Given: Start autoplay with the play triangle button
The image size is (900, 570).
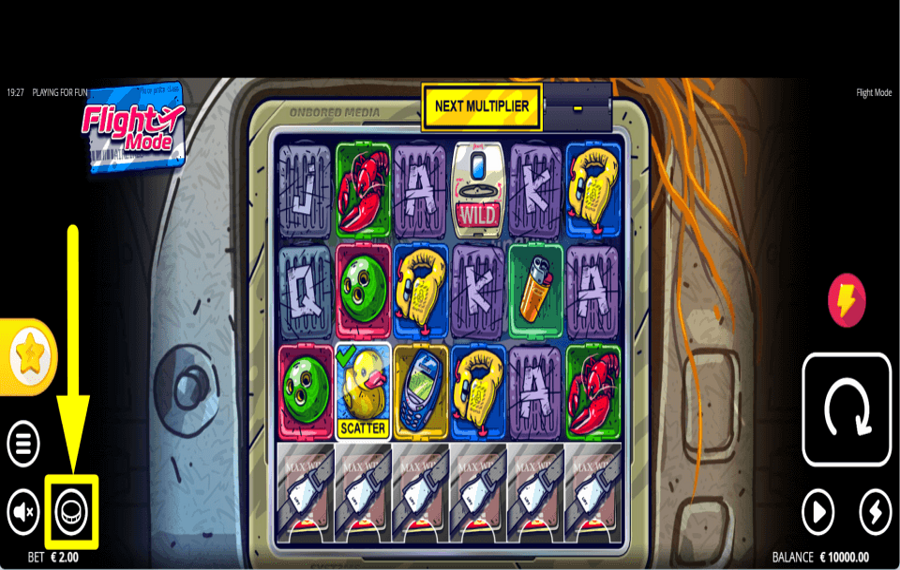Looking at the screenshot, I should pyautogui.click(x=818, y=513).
